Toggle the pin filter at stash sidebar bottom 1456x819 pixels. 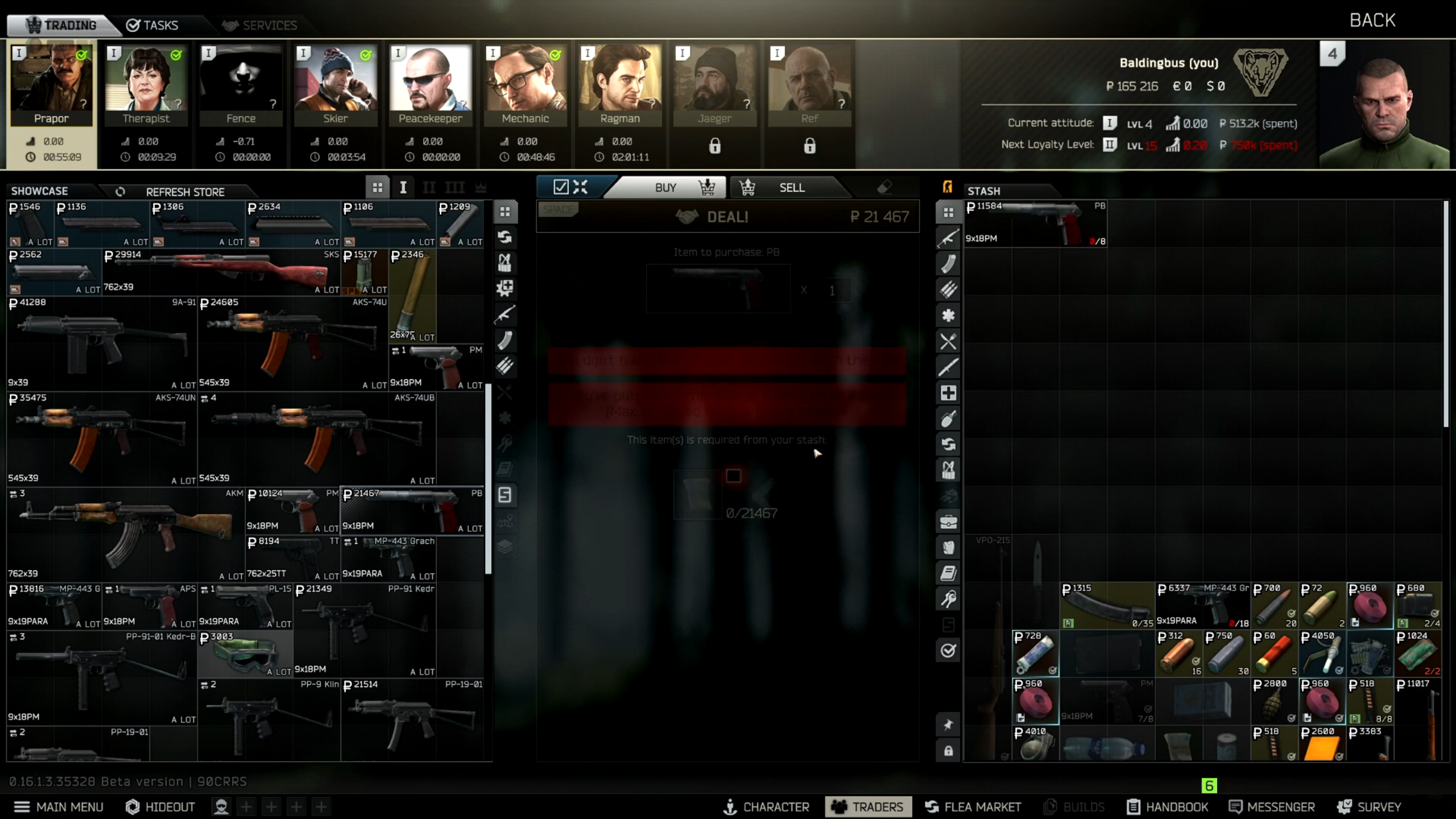coord(949,725)
